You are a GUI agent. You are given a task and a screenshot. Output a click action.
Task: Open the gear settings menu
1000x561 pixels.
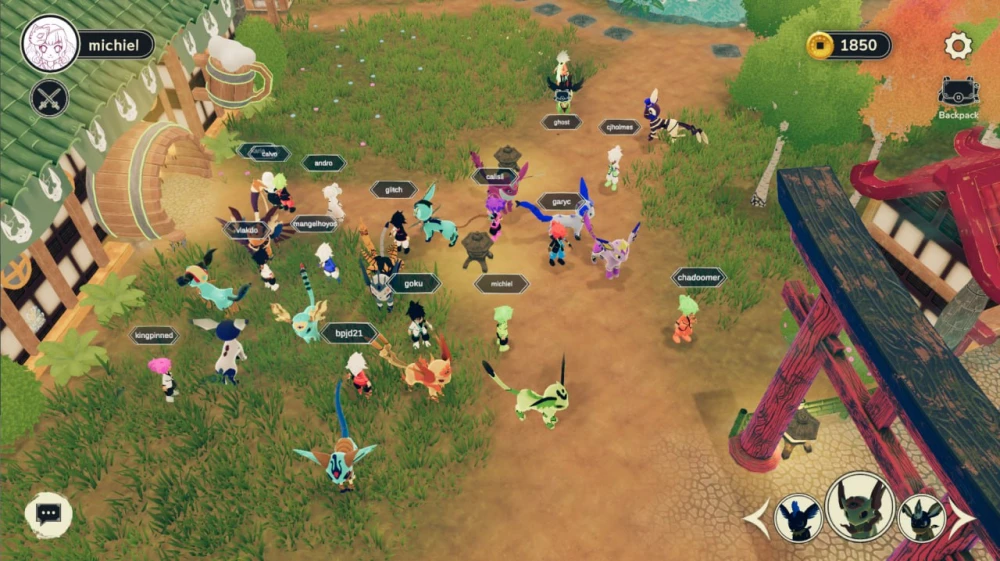(958, 45)
